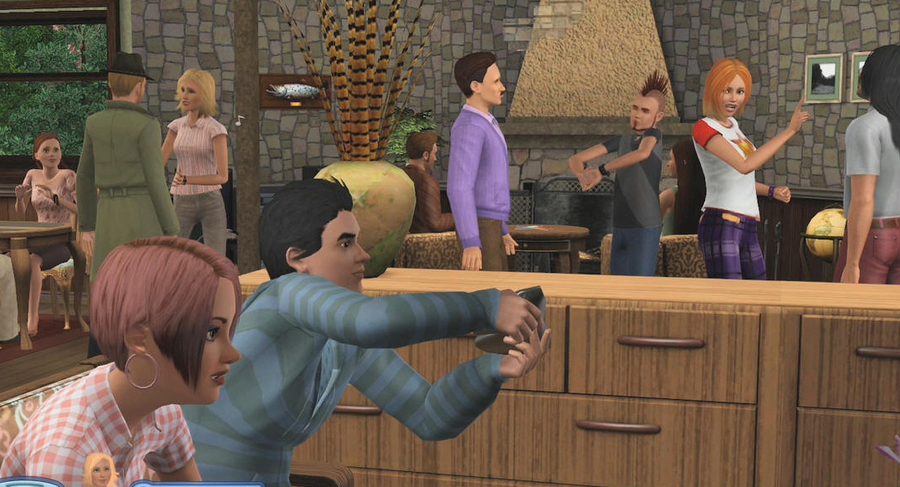This screenshot has width=900, height=487.
Task: Select the blonde Sim portrait thumbnail
Action: tap(99, 471)
